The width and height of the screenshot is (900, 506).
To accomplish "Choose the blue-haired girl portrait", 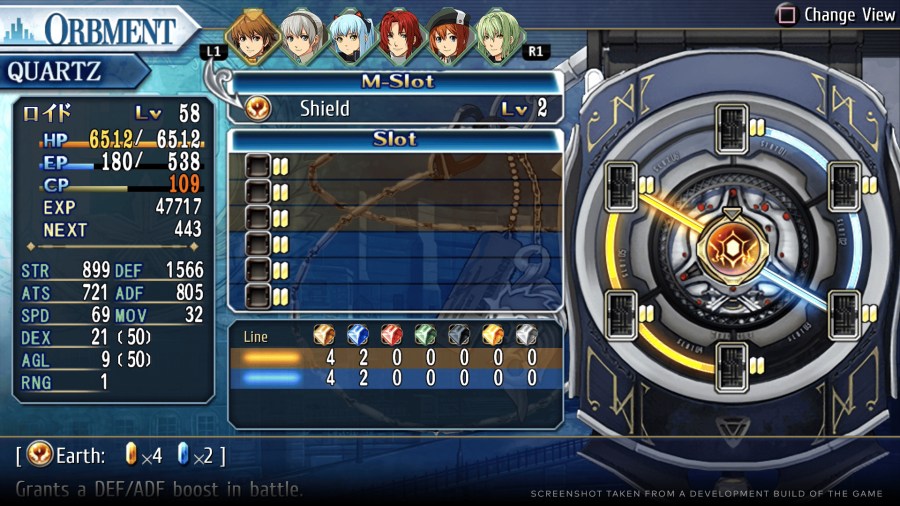I will point(350,37).
